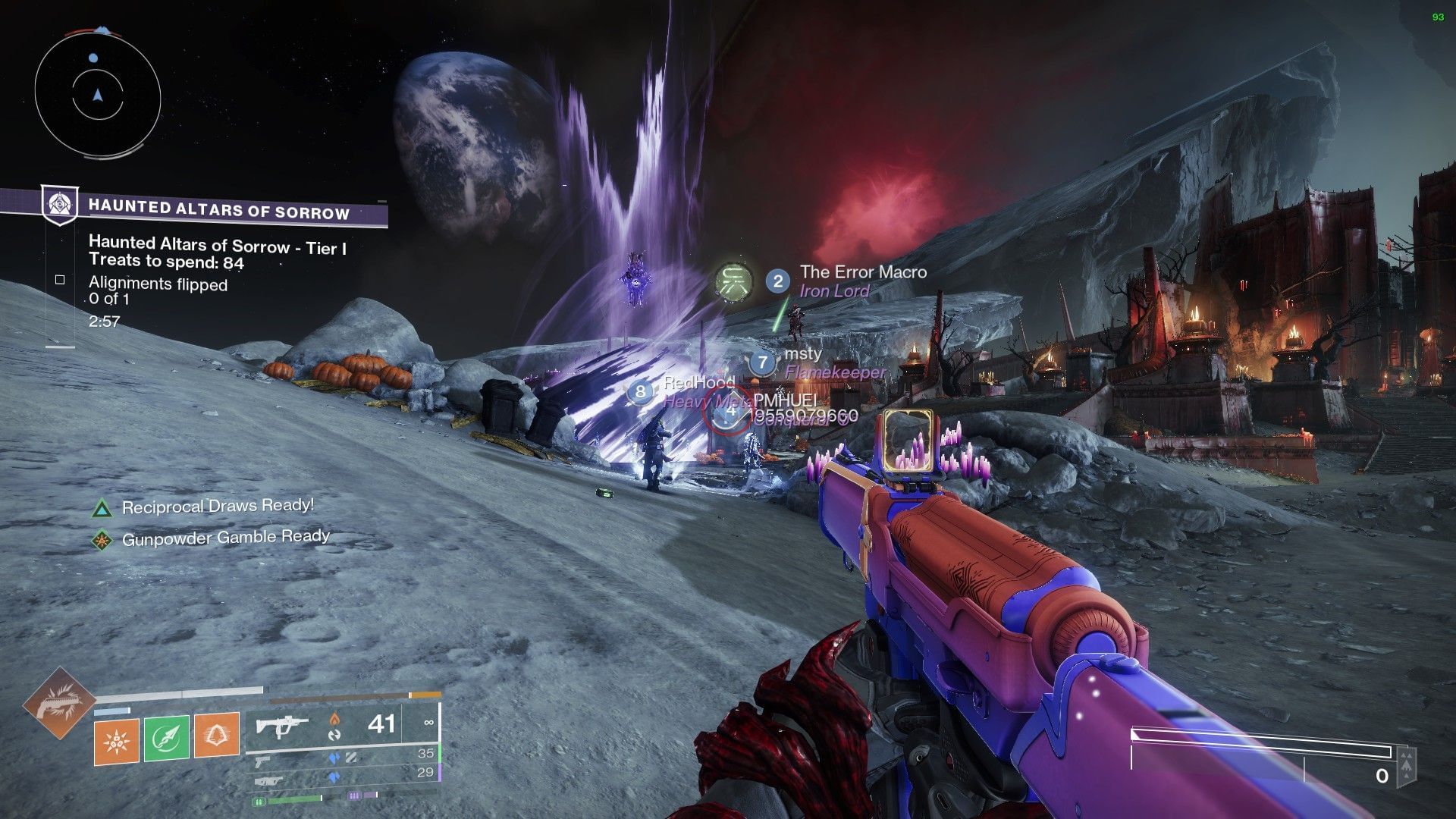This screenshot has height=819, width=1456.
Task: Click the Alignments flipped objective checkbox
Action: pos(60,280)
